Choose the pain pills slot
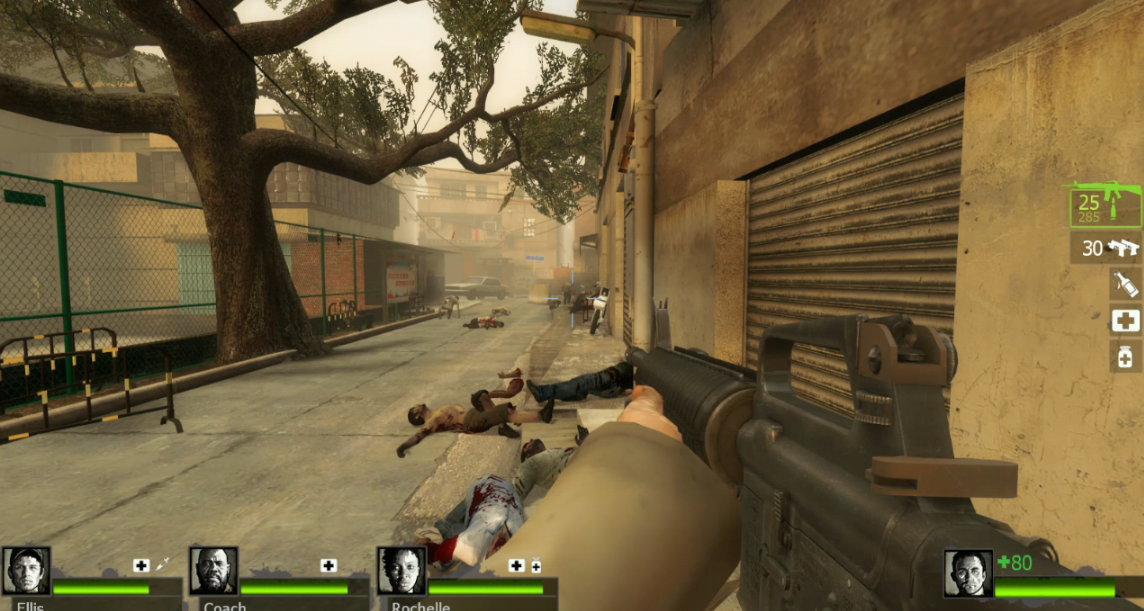 coord(1125,356)
